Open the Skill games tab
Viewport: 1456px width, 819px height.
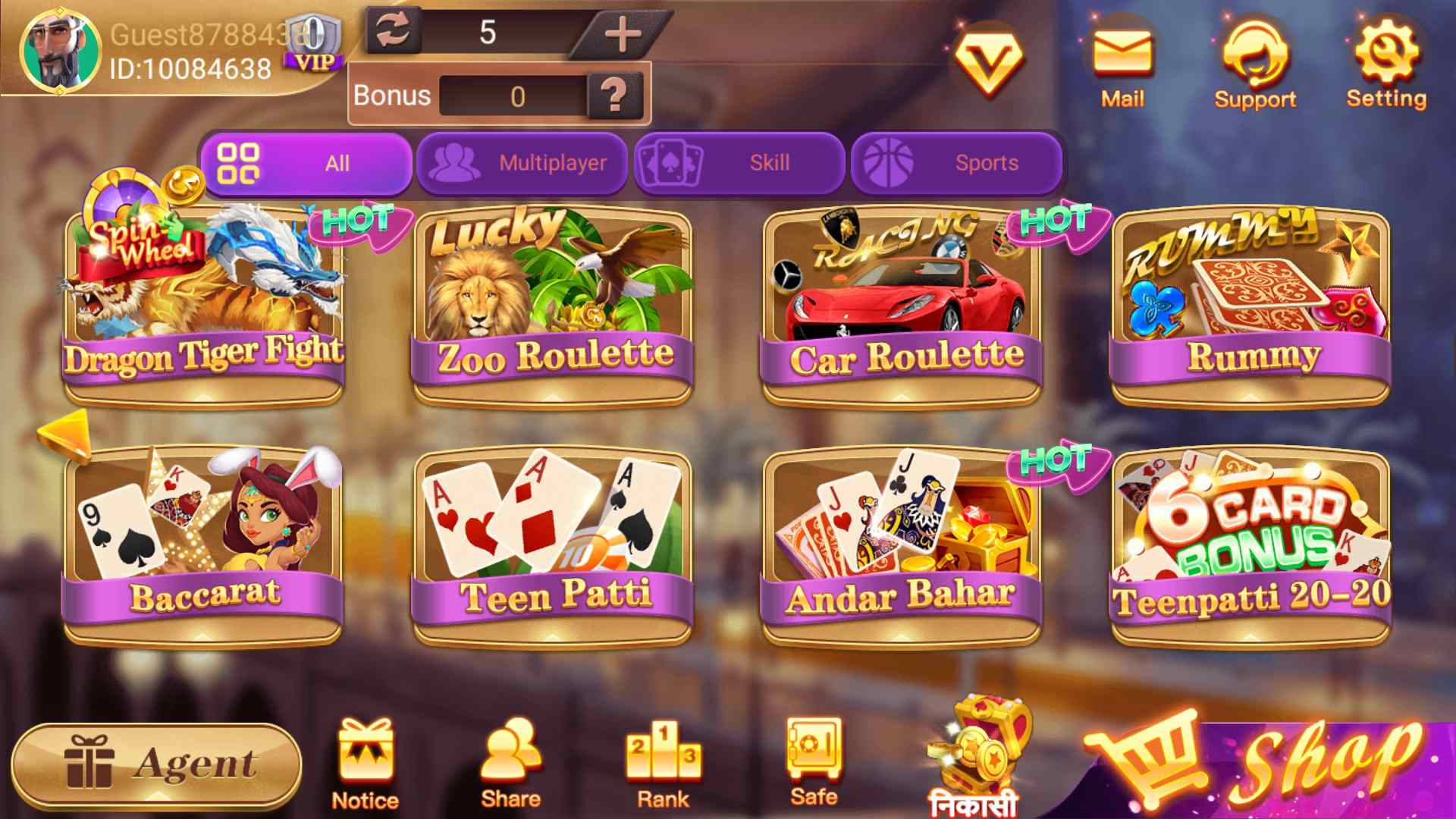[740, 162]
